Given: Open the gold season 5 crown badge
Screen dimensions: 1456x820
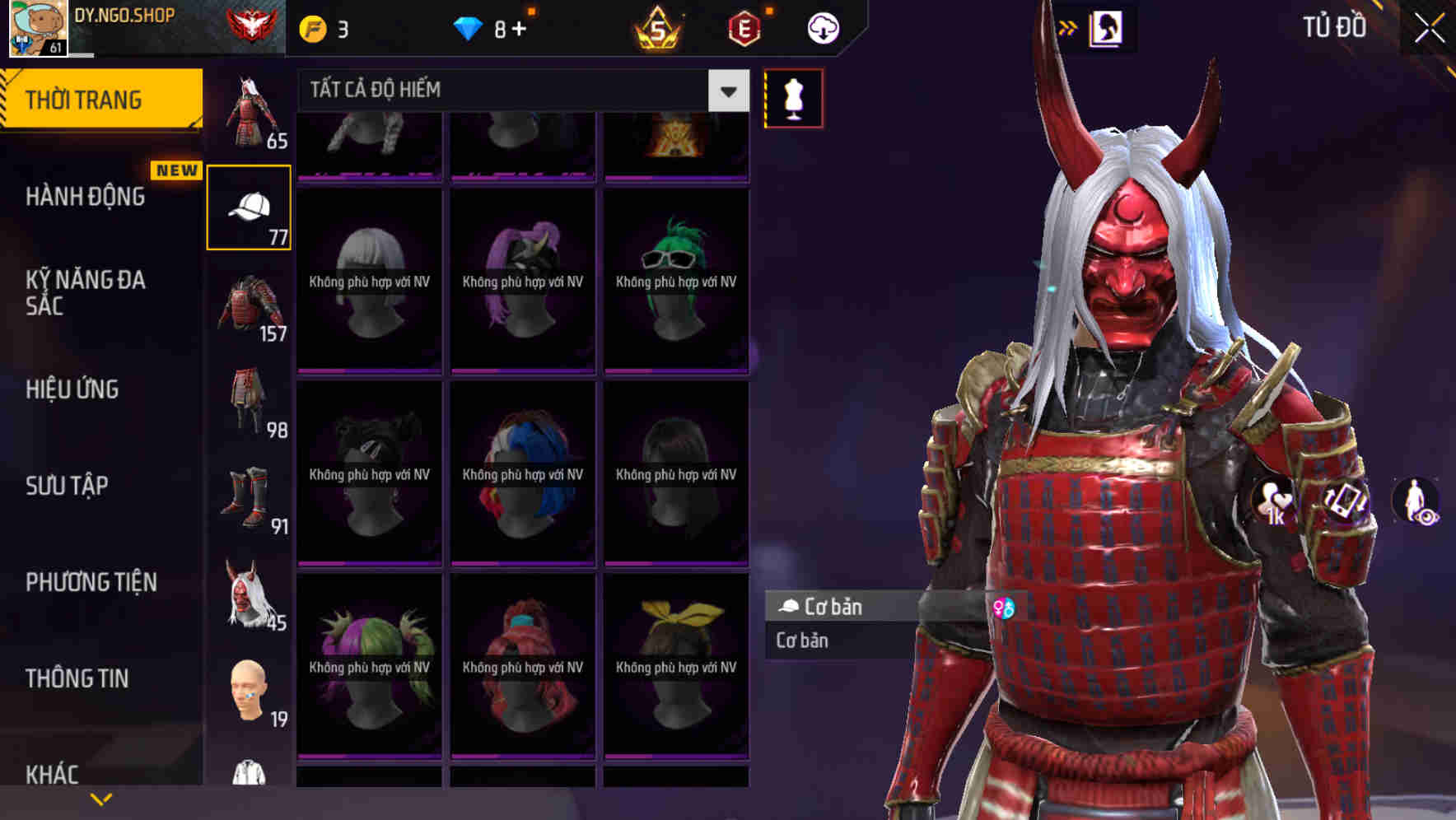Looking at the screenshot, I should click(659, 26).
